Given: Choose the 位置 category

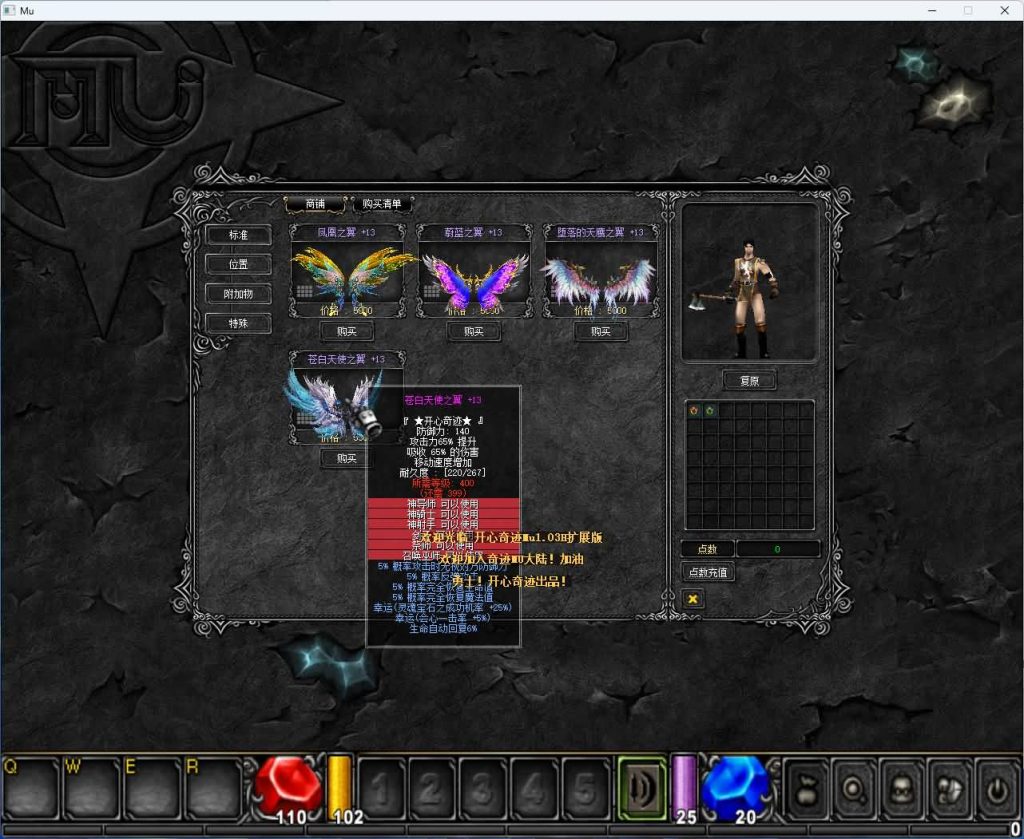Looking at the screenshot, I should pos(238,264).
